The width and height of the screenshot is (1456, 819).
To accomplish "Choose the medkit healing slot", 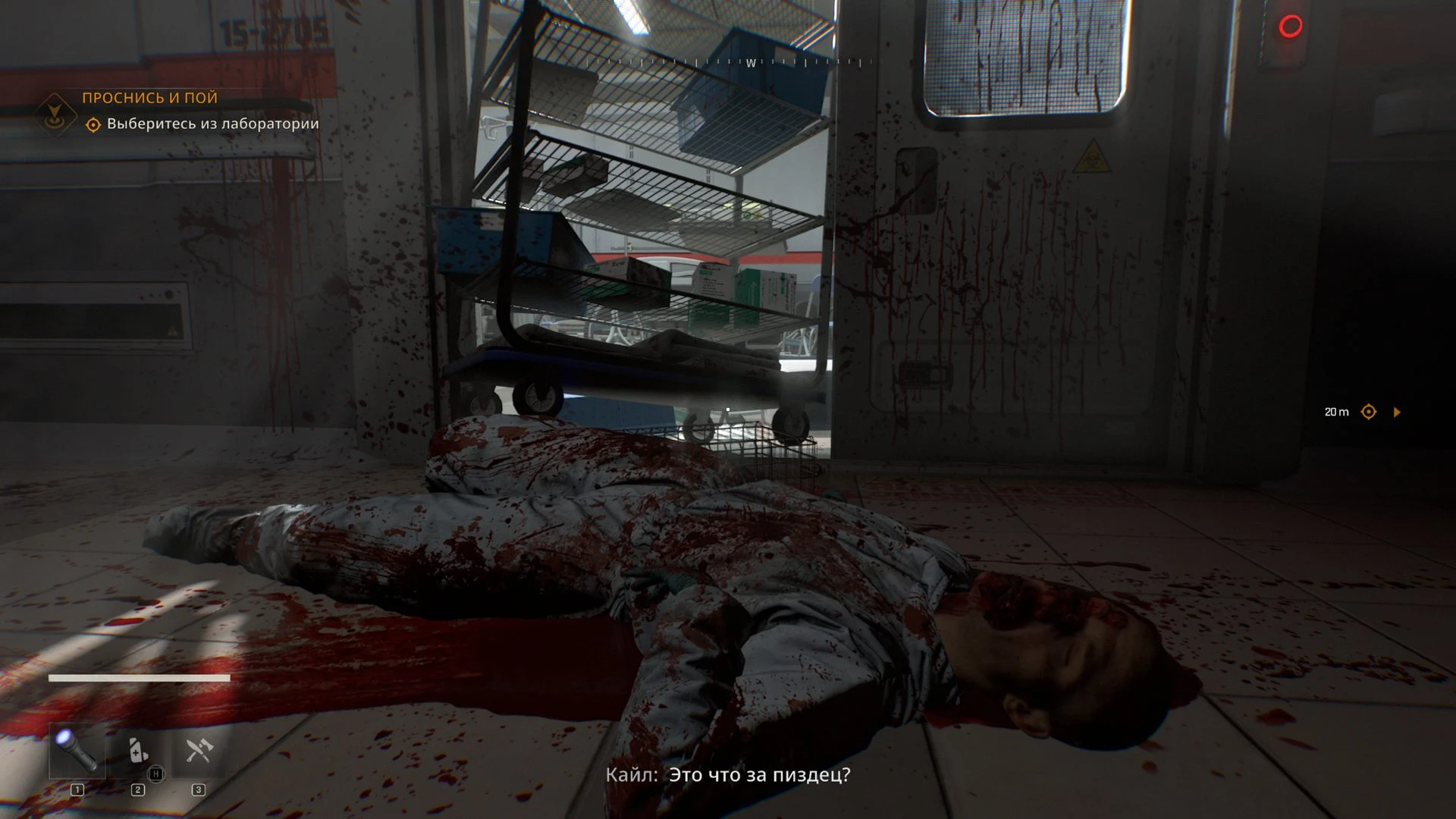I will 137,750.
